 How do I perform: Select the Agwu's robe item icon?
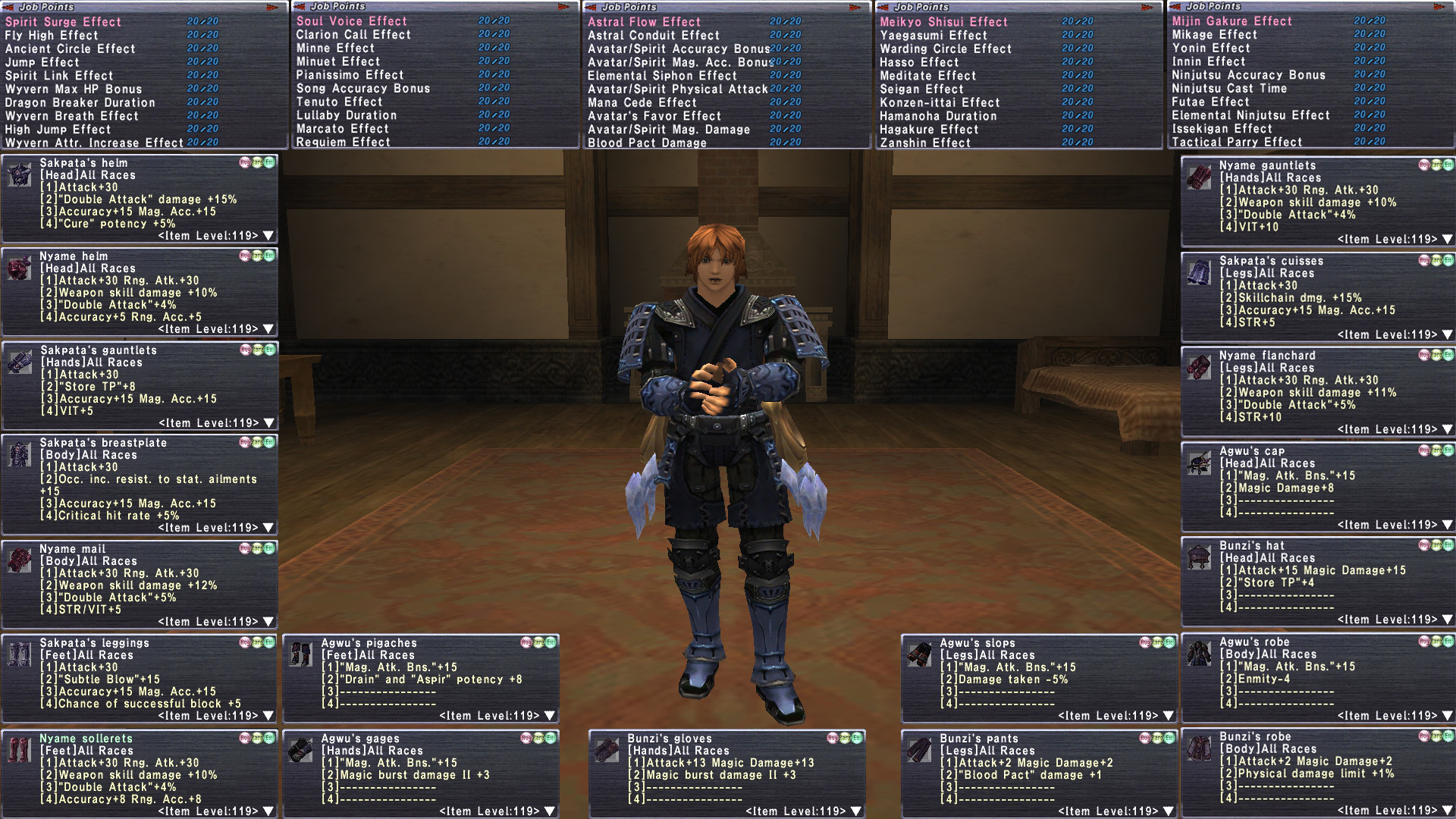click(1199, 654)
